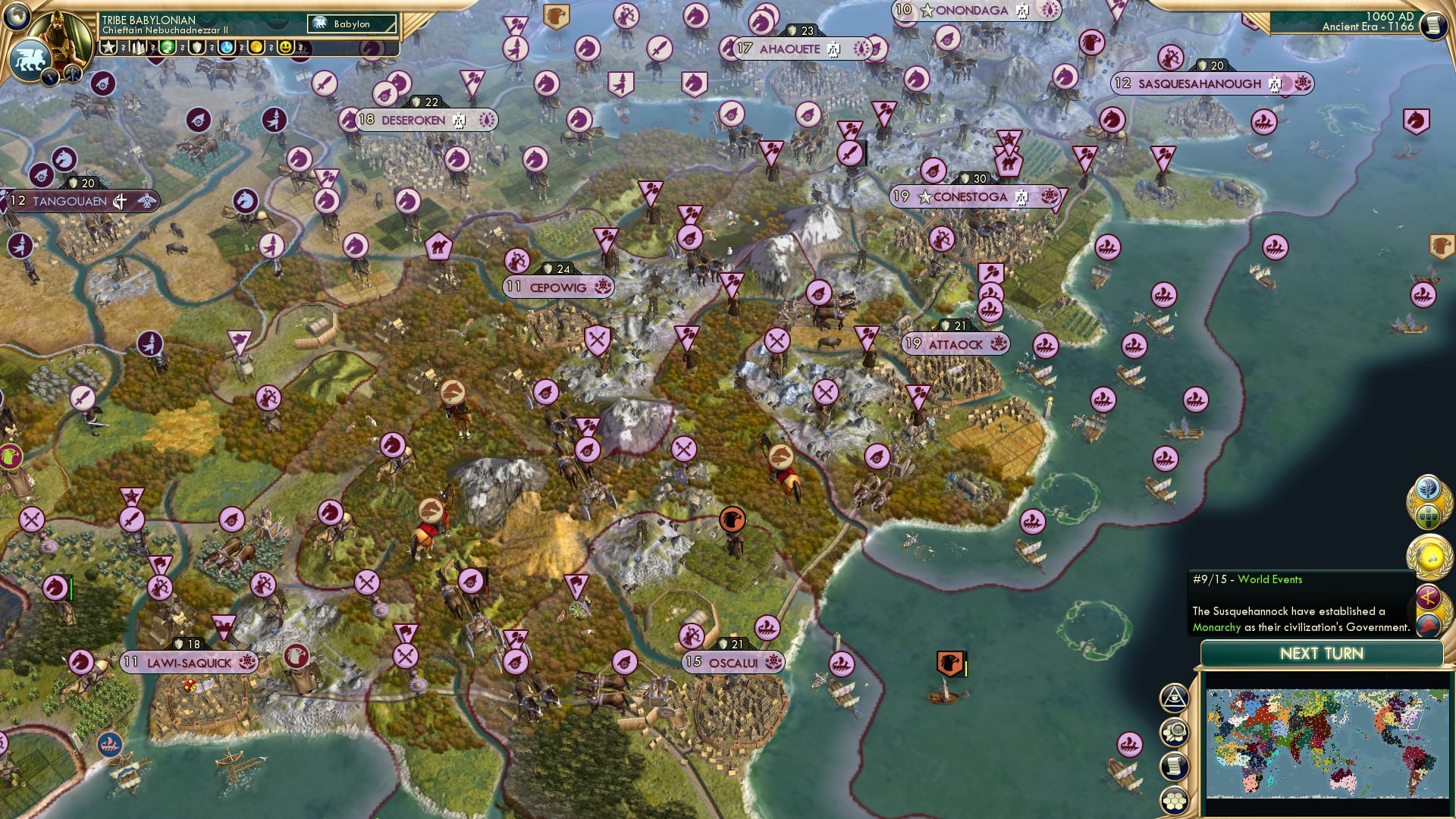Click the Monarchy link in World Events

pyautogui.click(x=1216, y=627)
